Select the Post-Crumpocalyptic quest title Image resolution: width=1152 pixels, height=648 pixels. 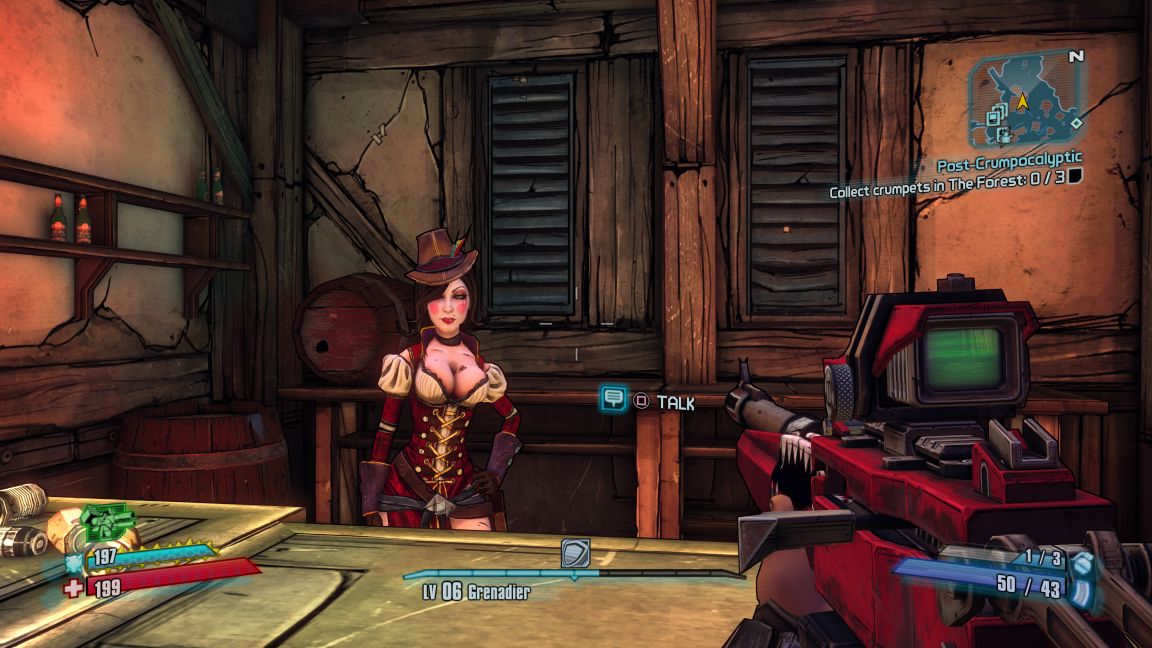tap(1009, 161)
